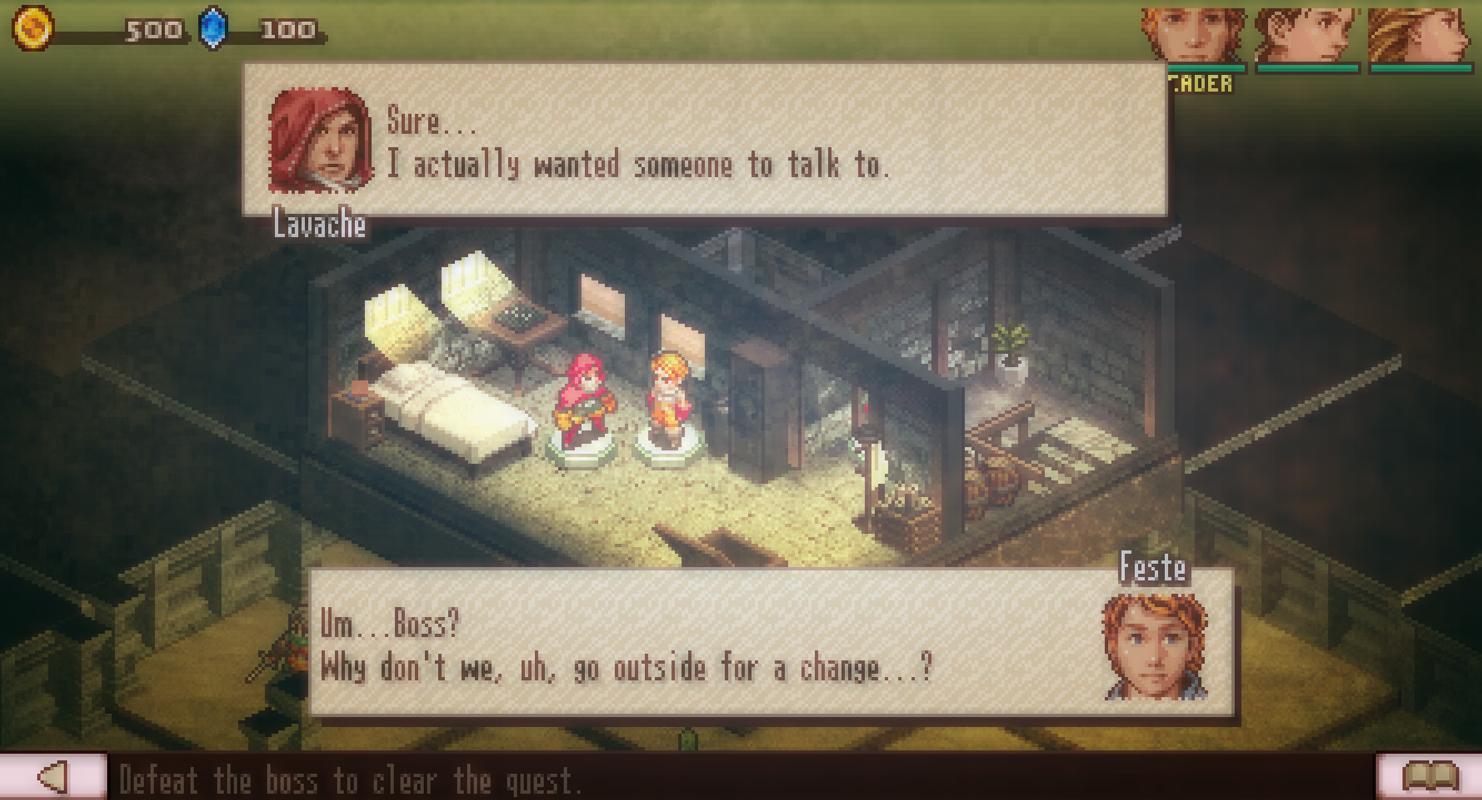This screenshot has height=800, width=1482.
Task: Select the party leader portrait
Action: coord(1193,36)
